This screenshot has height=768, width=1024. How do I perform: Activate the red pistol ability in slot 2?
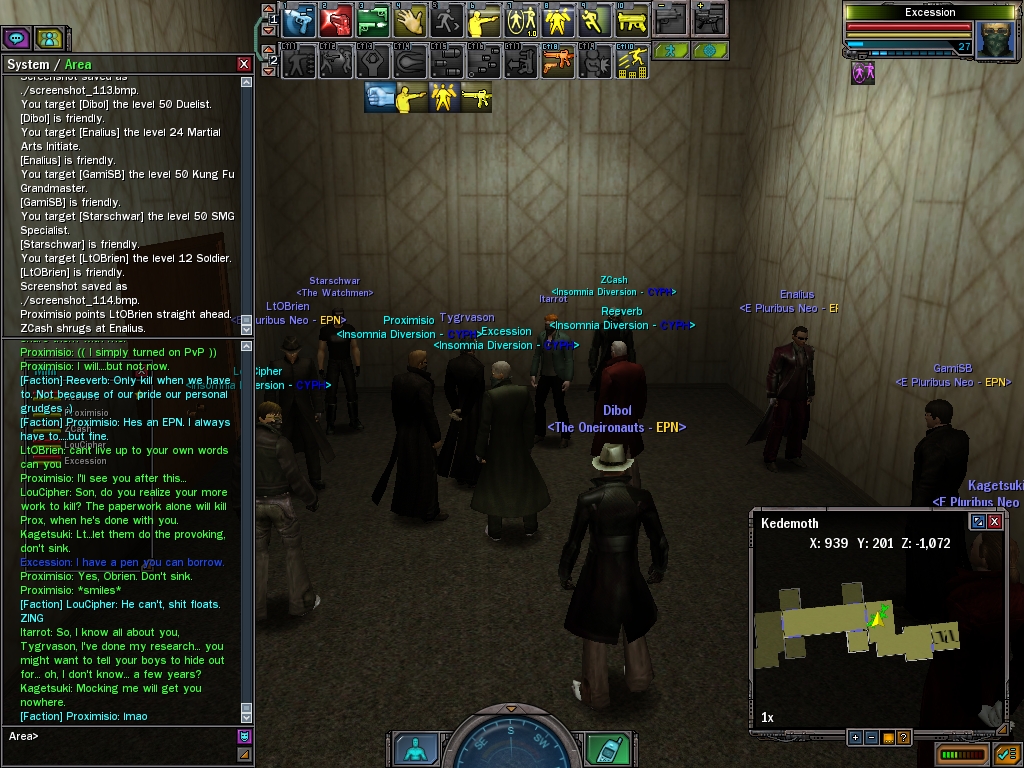336,20
